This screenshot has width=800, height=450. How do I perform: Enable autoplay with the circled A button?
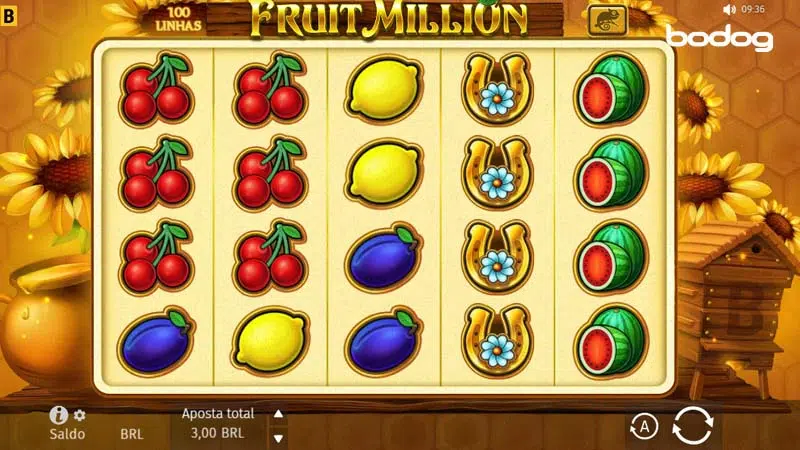tap(644, 427)
